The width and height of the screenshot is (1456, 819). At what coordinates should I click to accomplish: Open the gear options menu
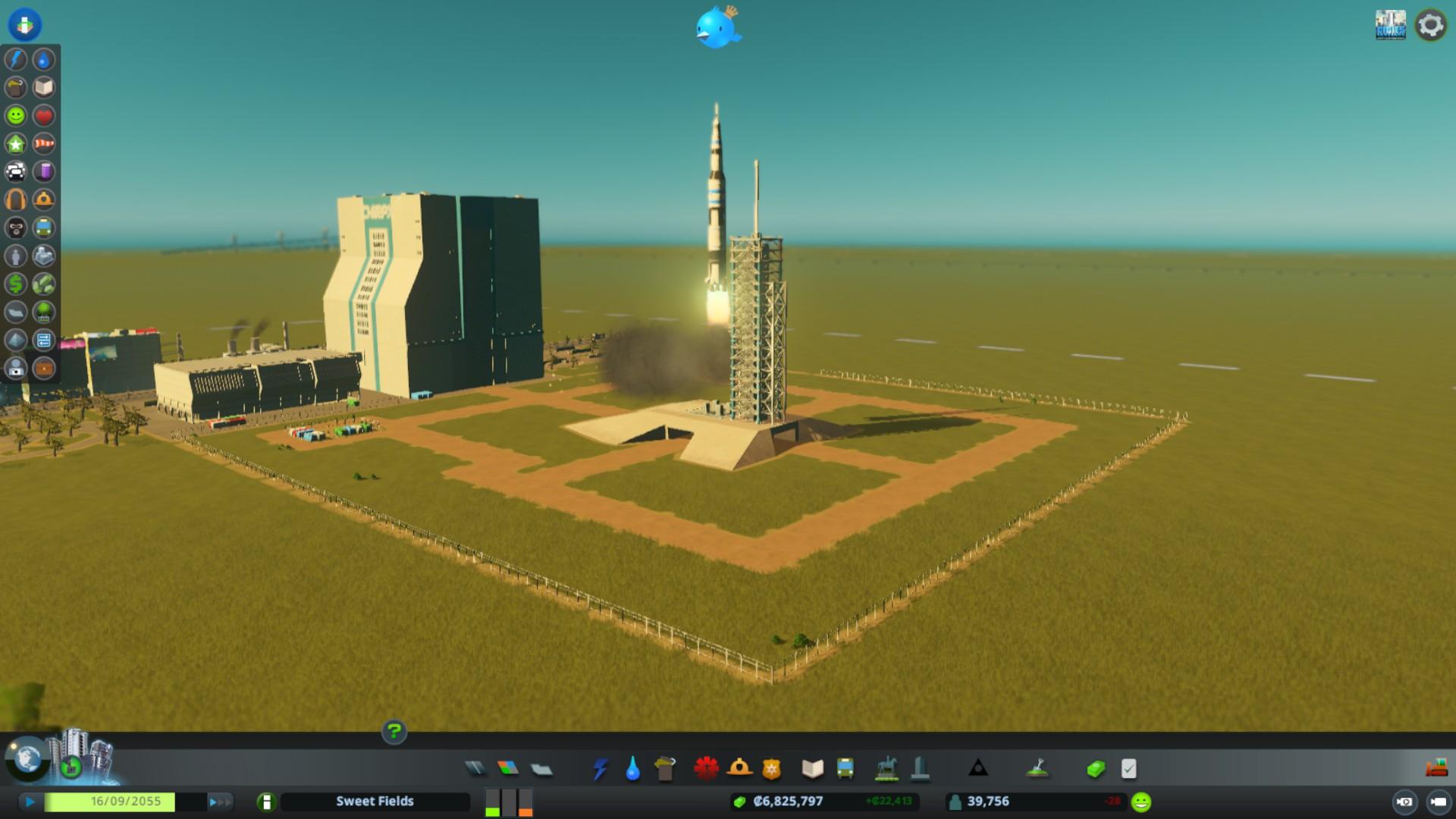[1430, 25]
